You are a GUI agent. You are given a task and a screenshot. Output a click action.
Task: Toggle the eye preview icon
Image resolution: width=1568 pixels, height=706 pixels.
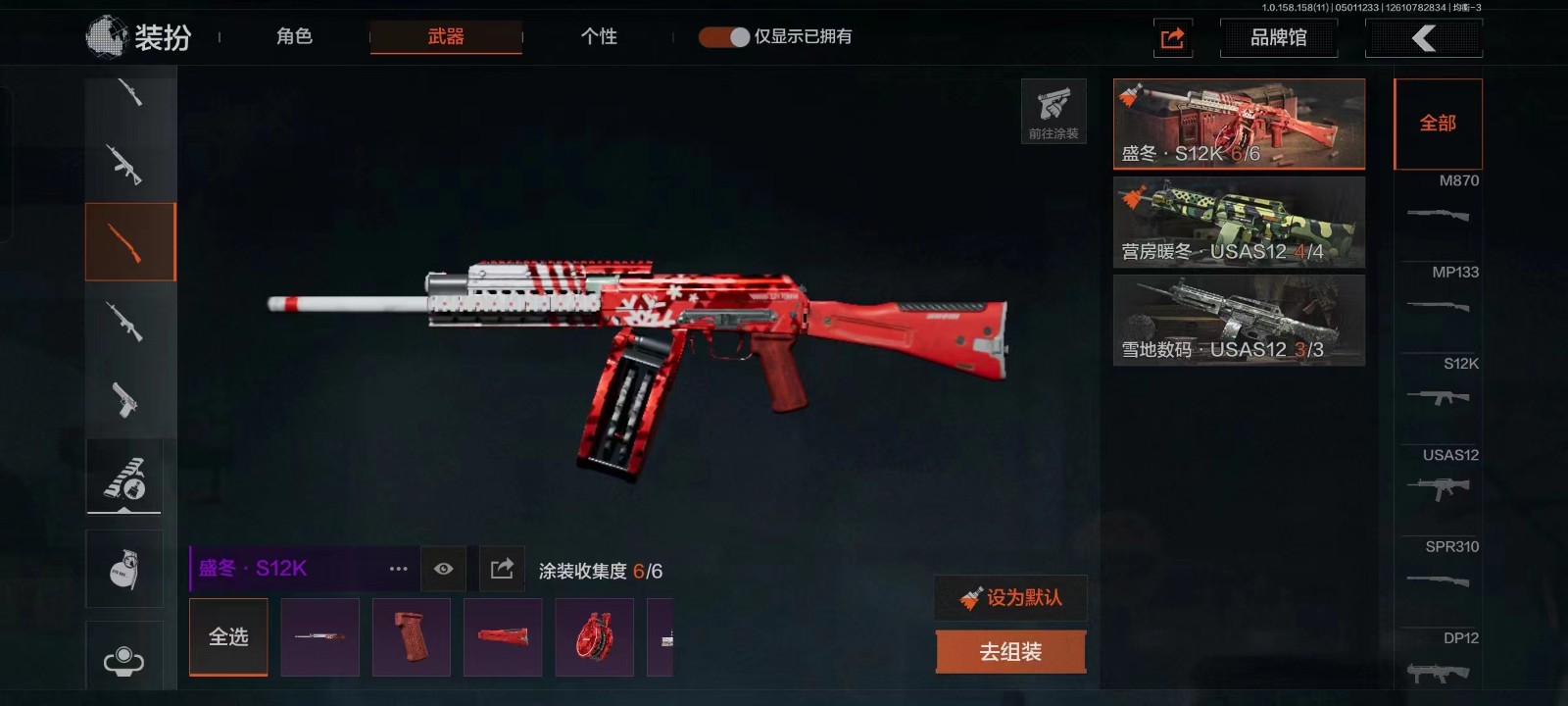(x=443, y=569)
